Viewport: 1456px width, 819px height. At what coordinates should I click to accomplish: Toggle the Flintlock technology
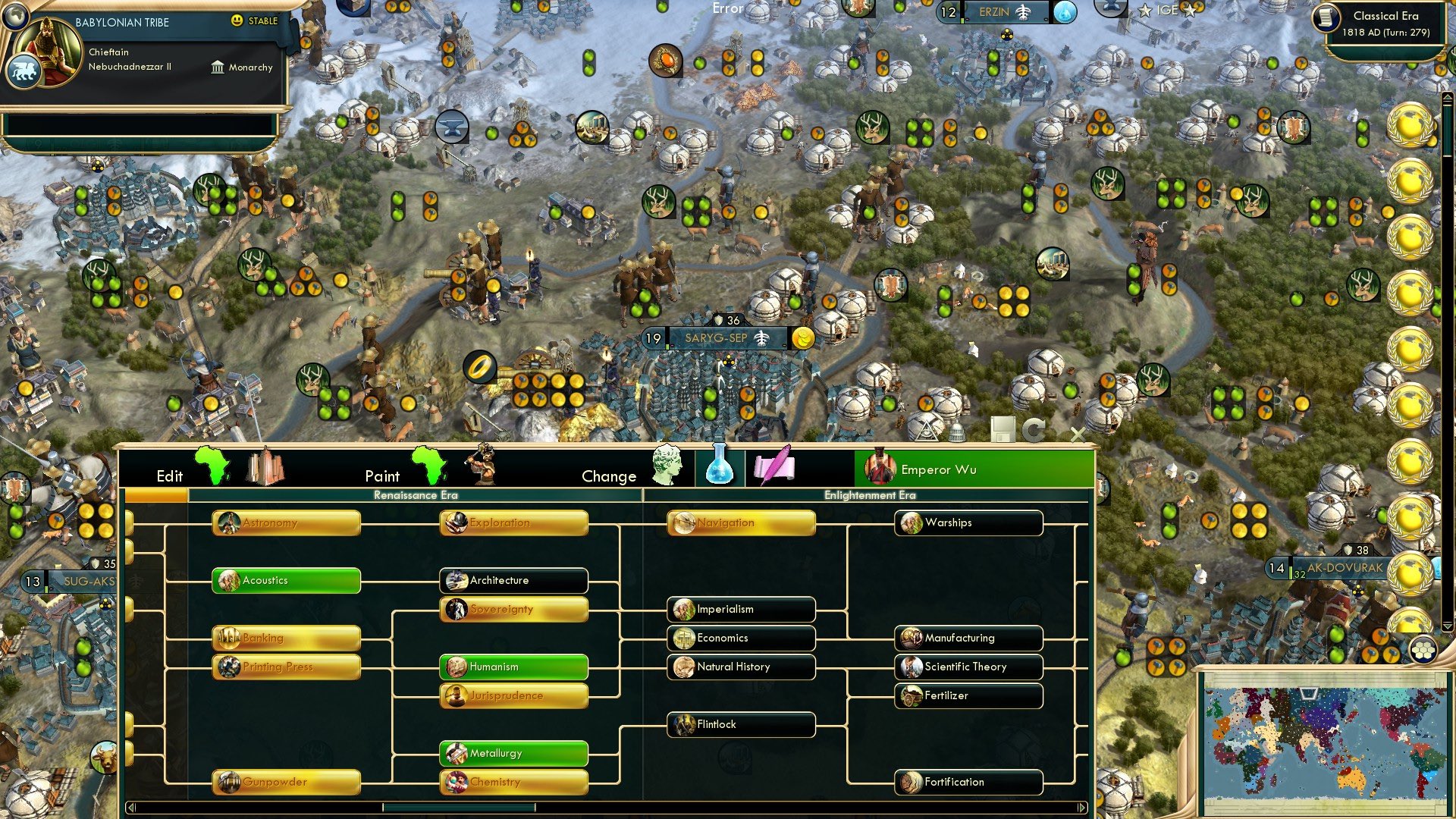740,724
